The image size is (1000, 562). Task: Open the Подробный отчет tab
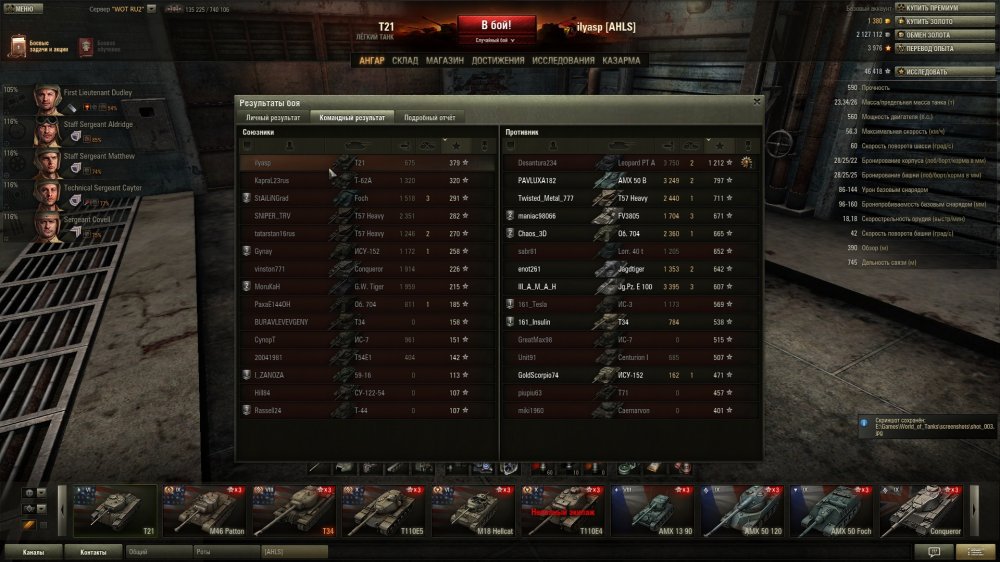[429, 117]
